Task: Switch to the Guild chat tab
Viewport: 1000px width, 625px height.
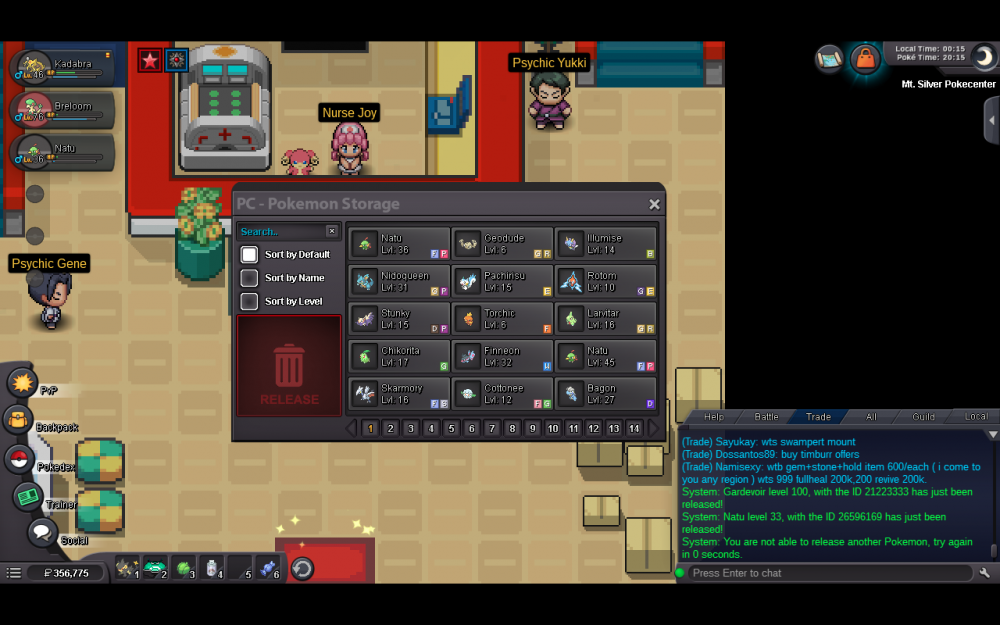Action: coord(923,416)
